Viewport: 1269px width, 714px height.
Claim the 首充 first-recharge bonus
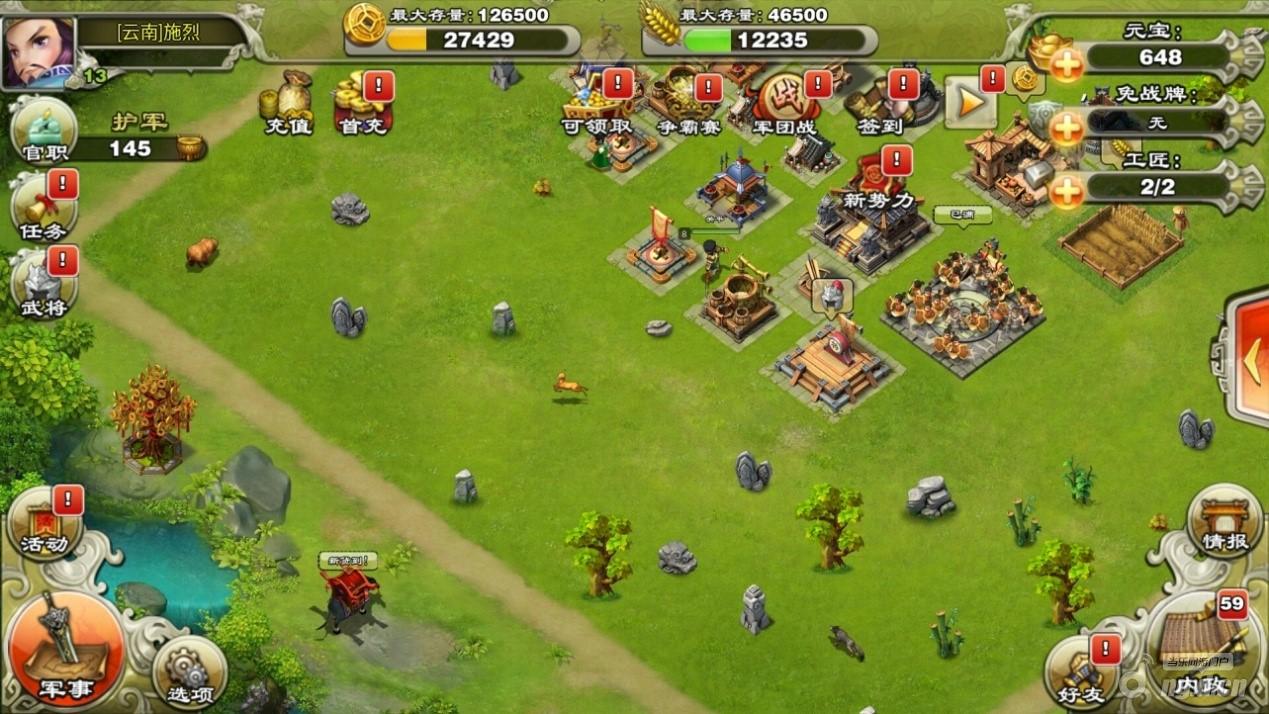click(362, 104)
